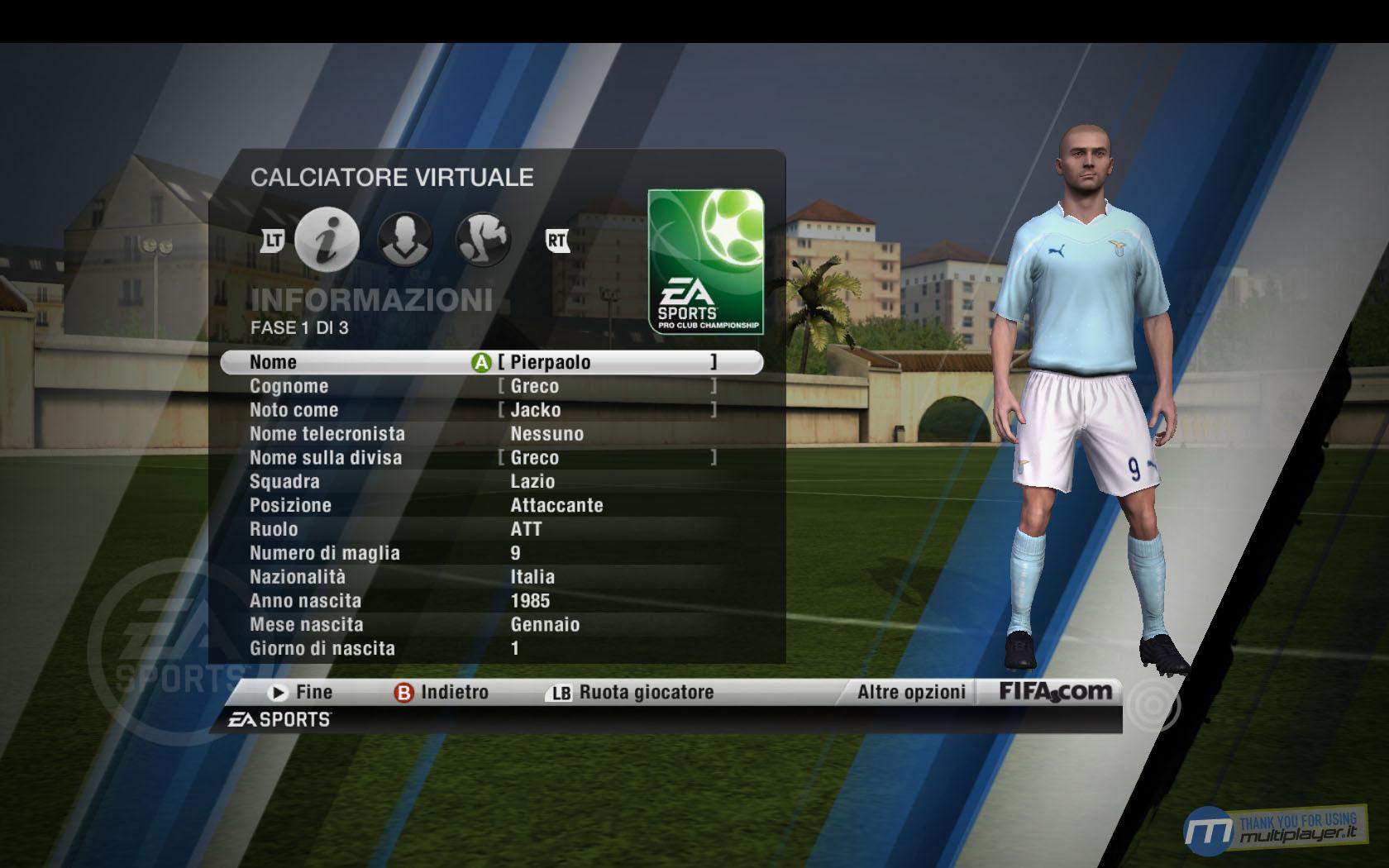
Task: Go back with the Indietro option
Action: (442, 693)
